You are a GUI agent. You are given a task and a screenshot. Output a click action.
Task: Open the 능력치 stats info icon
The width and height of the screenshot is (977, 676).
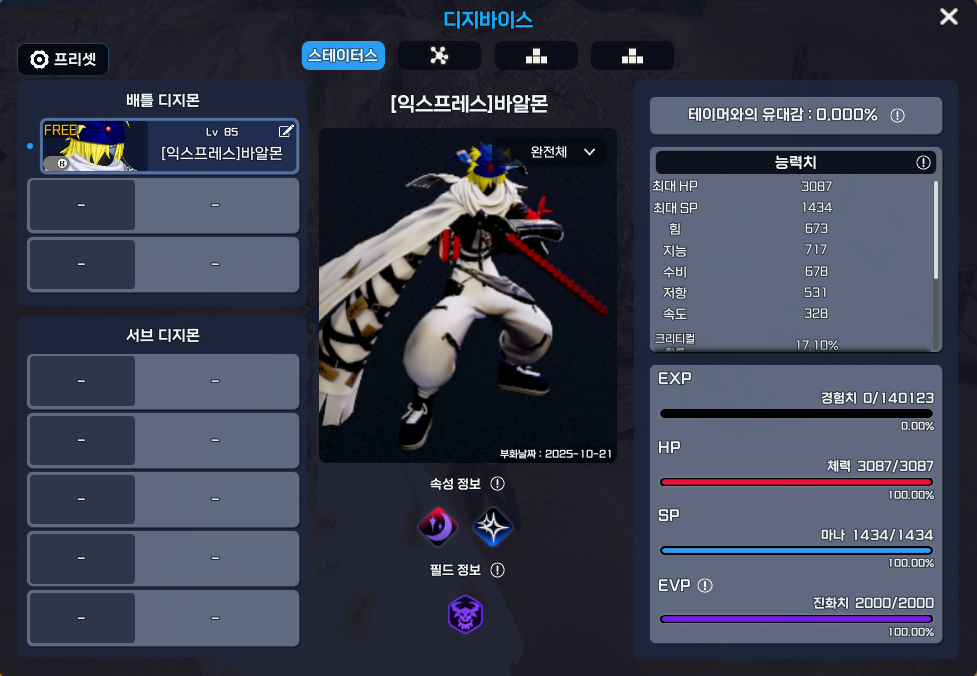(x=923, y=162)
